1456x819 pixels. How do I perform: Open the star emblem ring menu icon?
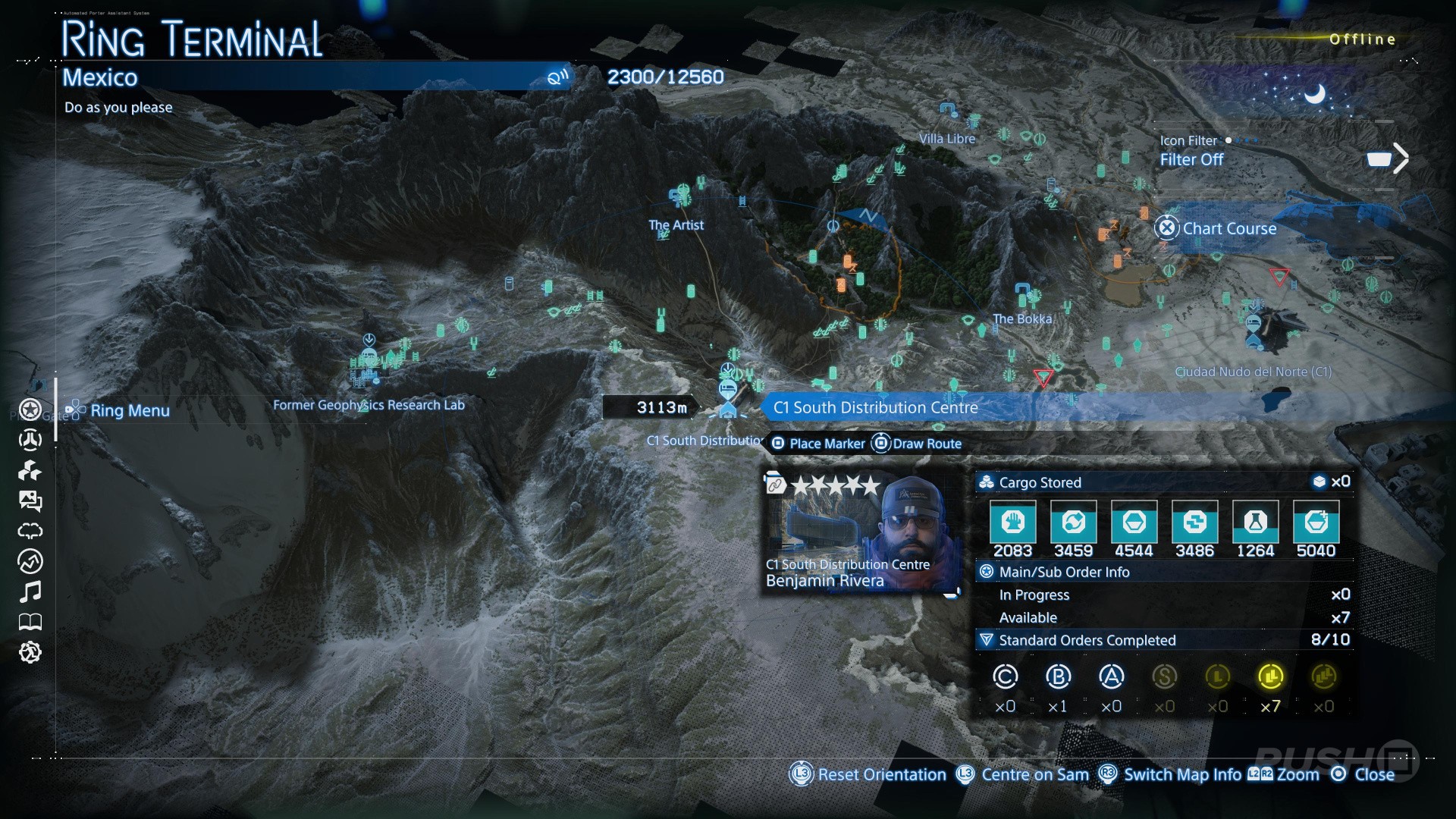(x=30, y=410)
